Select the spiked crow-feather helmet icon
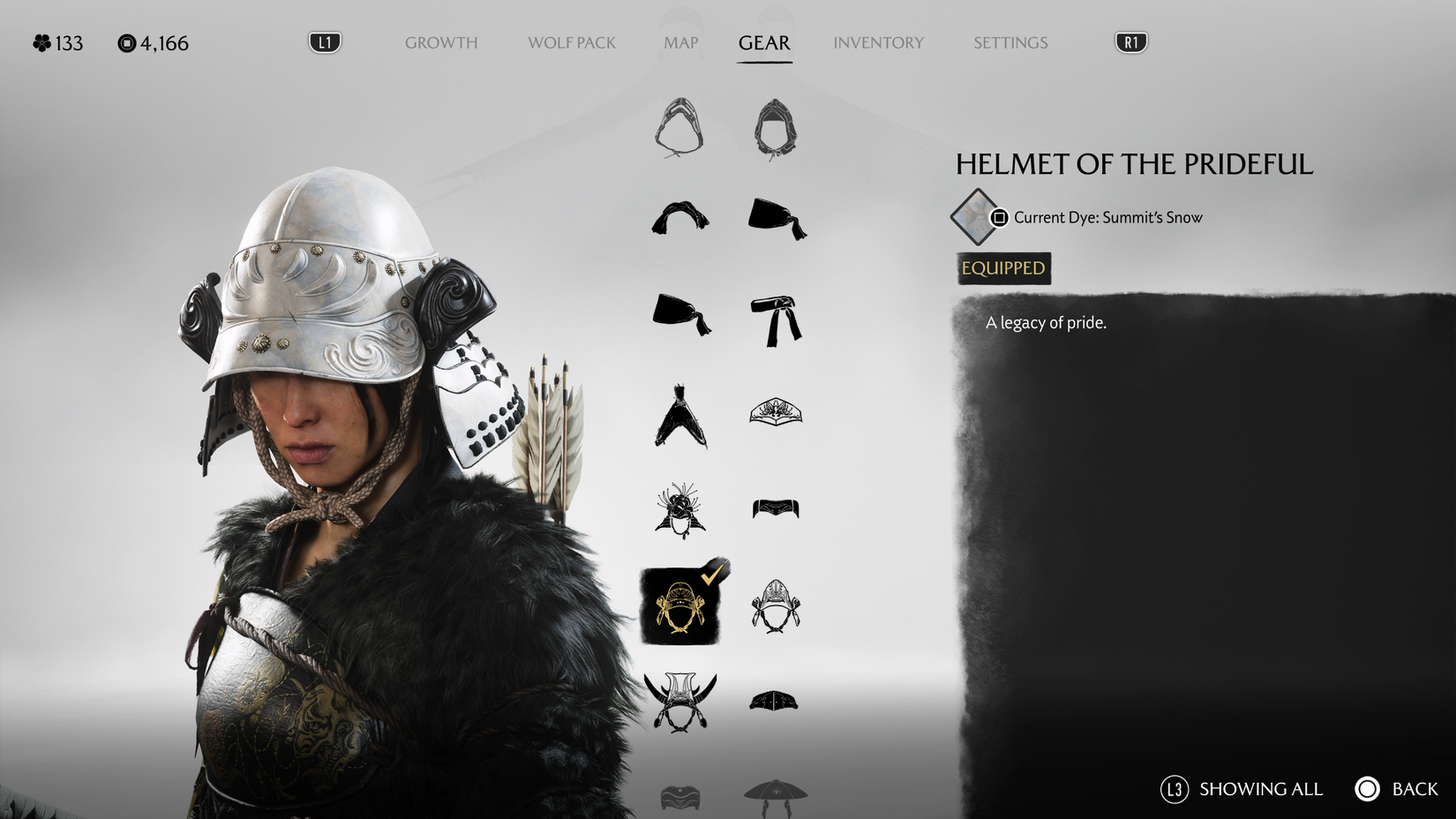1456x819 pixels. coord(679,417)
